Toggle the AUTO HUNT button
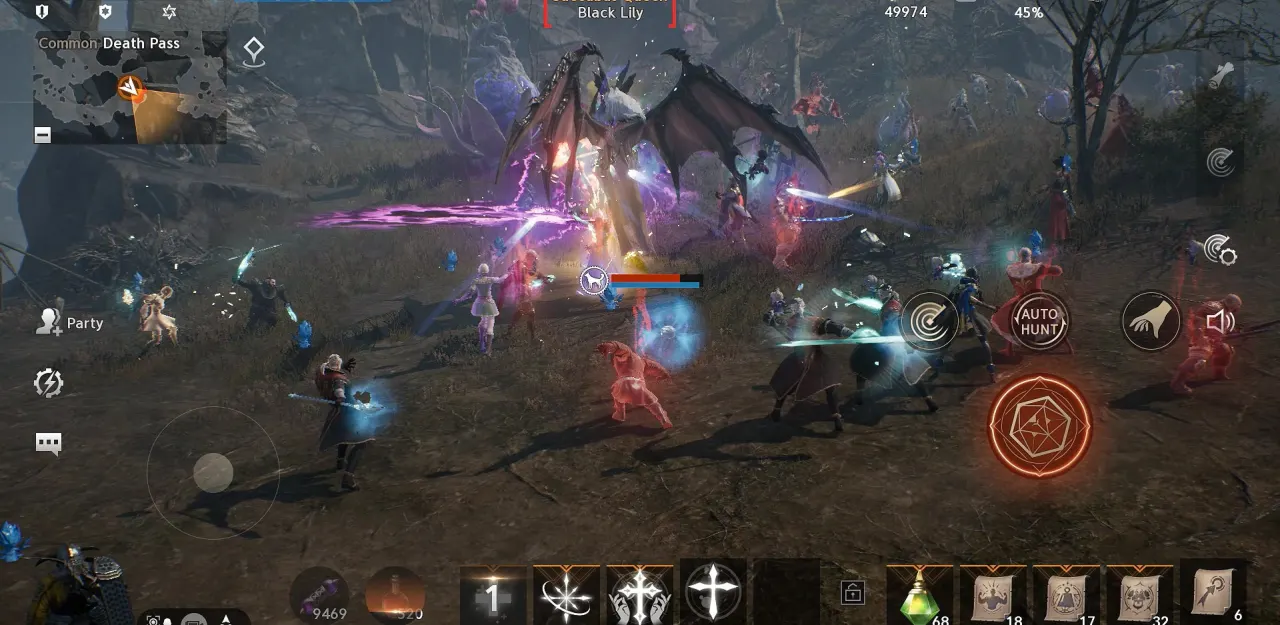 click(1039, 321)
